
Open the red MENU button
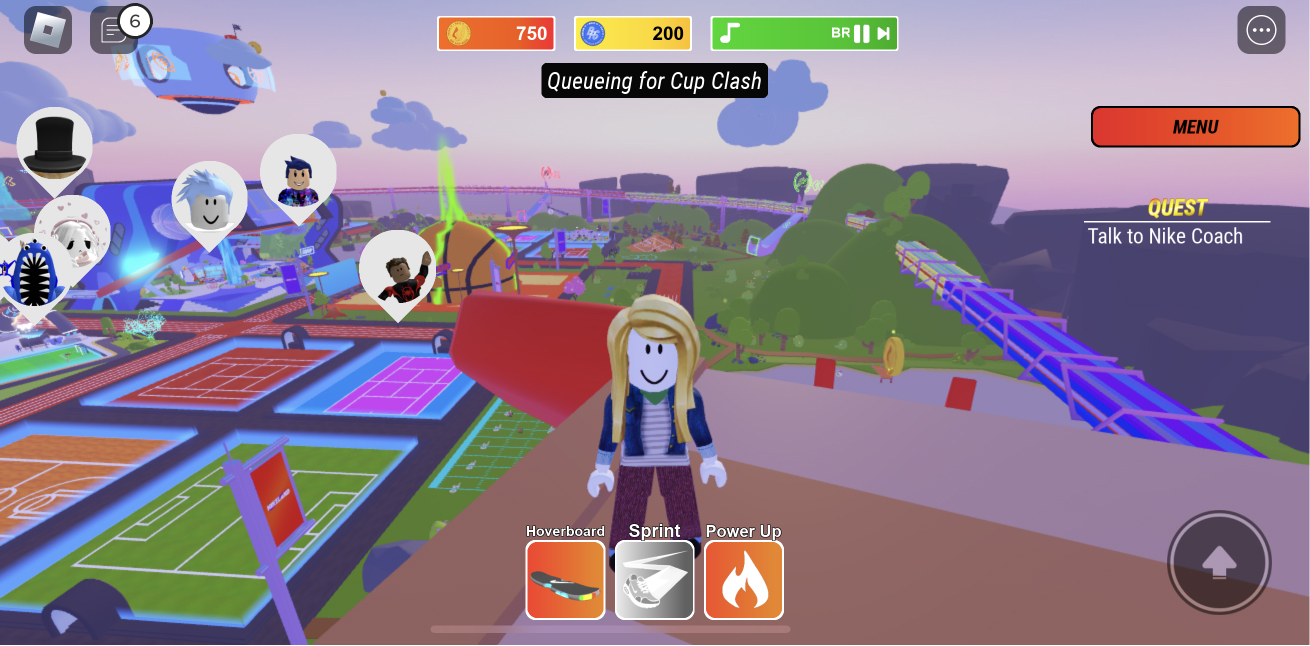[x=1194, y=127]
